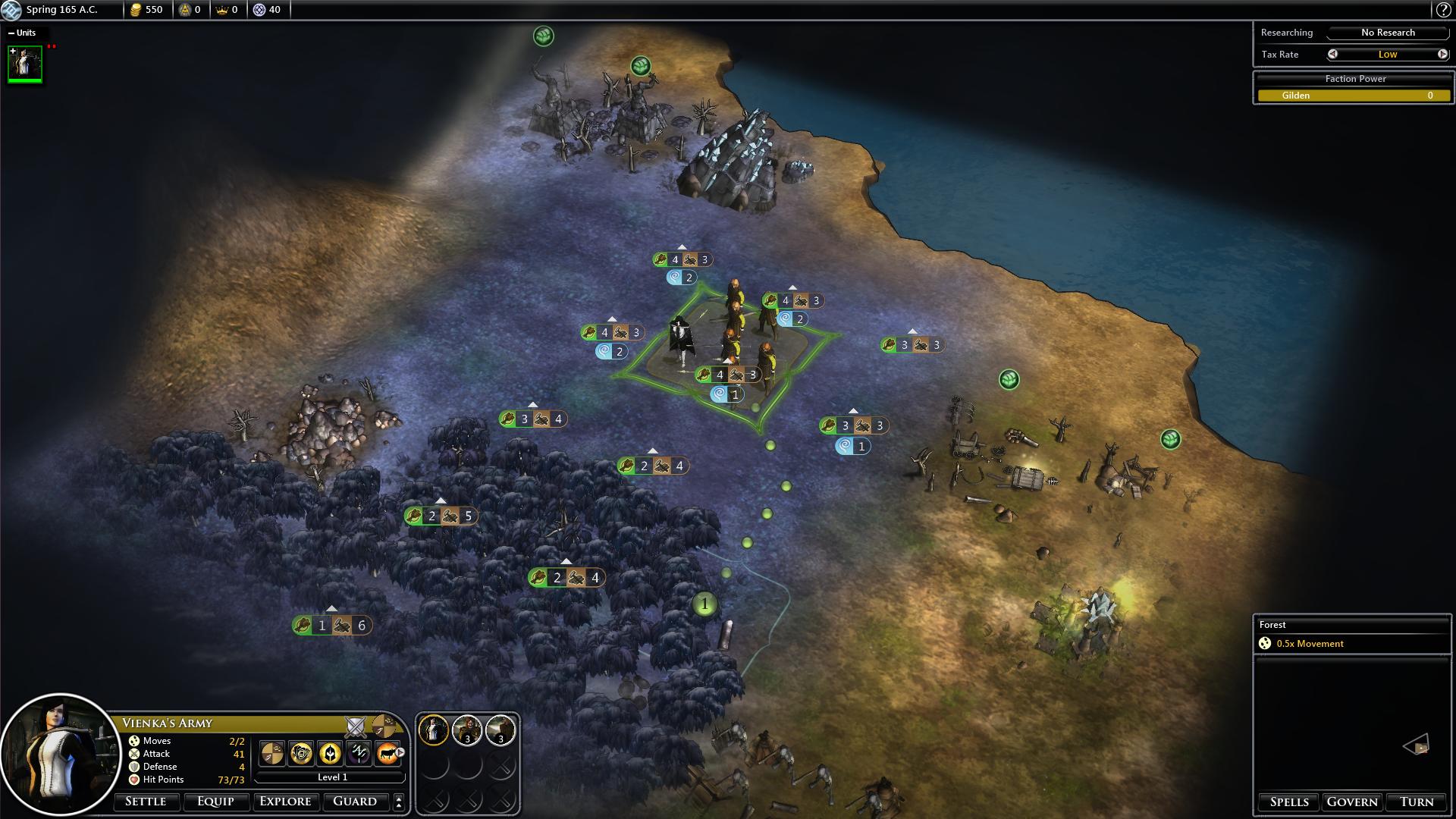Activate the golden helmet ability icon

coord(330,753)
